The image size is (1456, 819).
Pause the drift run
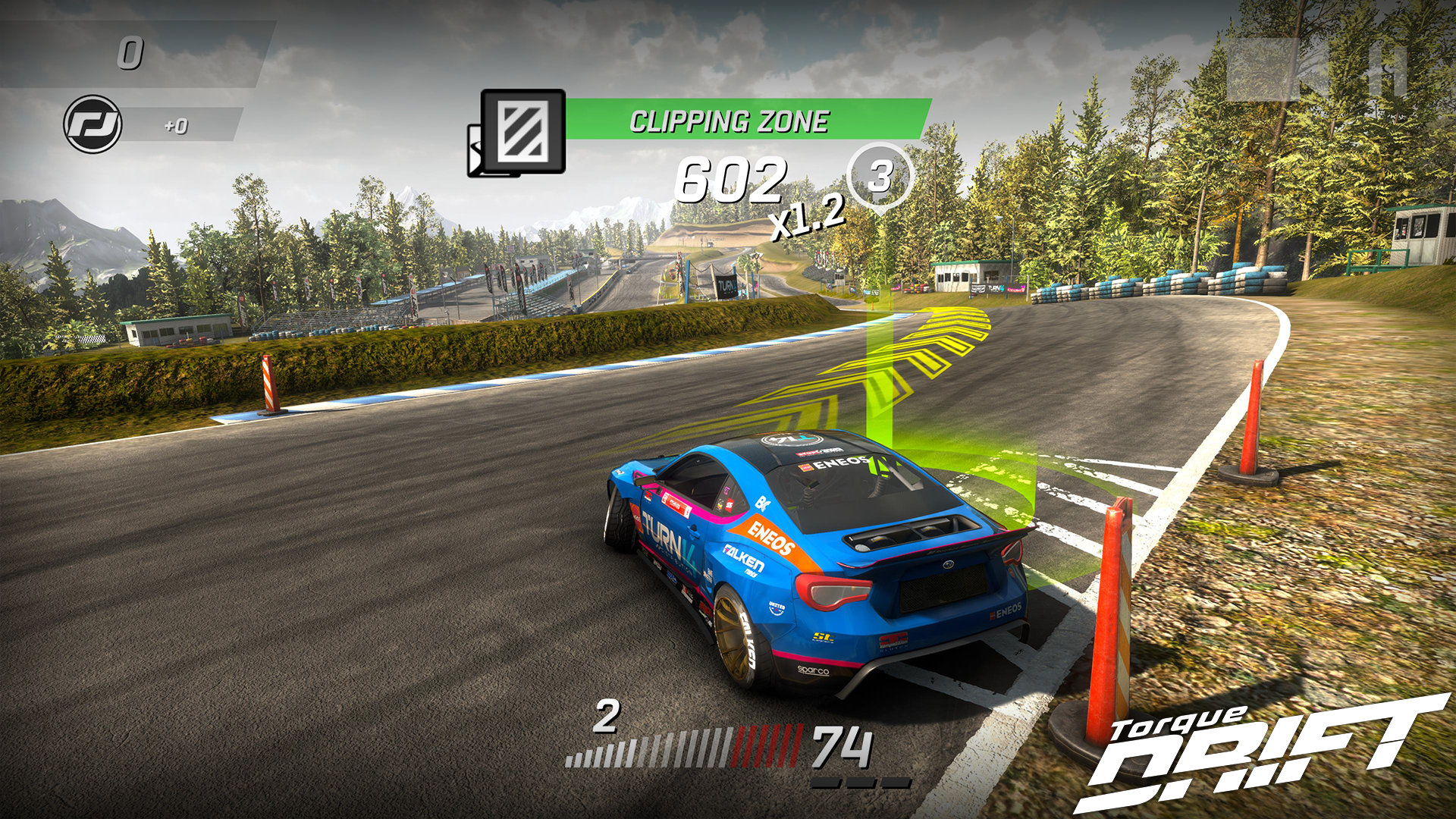point(1389,71)
